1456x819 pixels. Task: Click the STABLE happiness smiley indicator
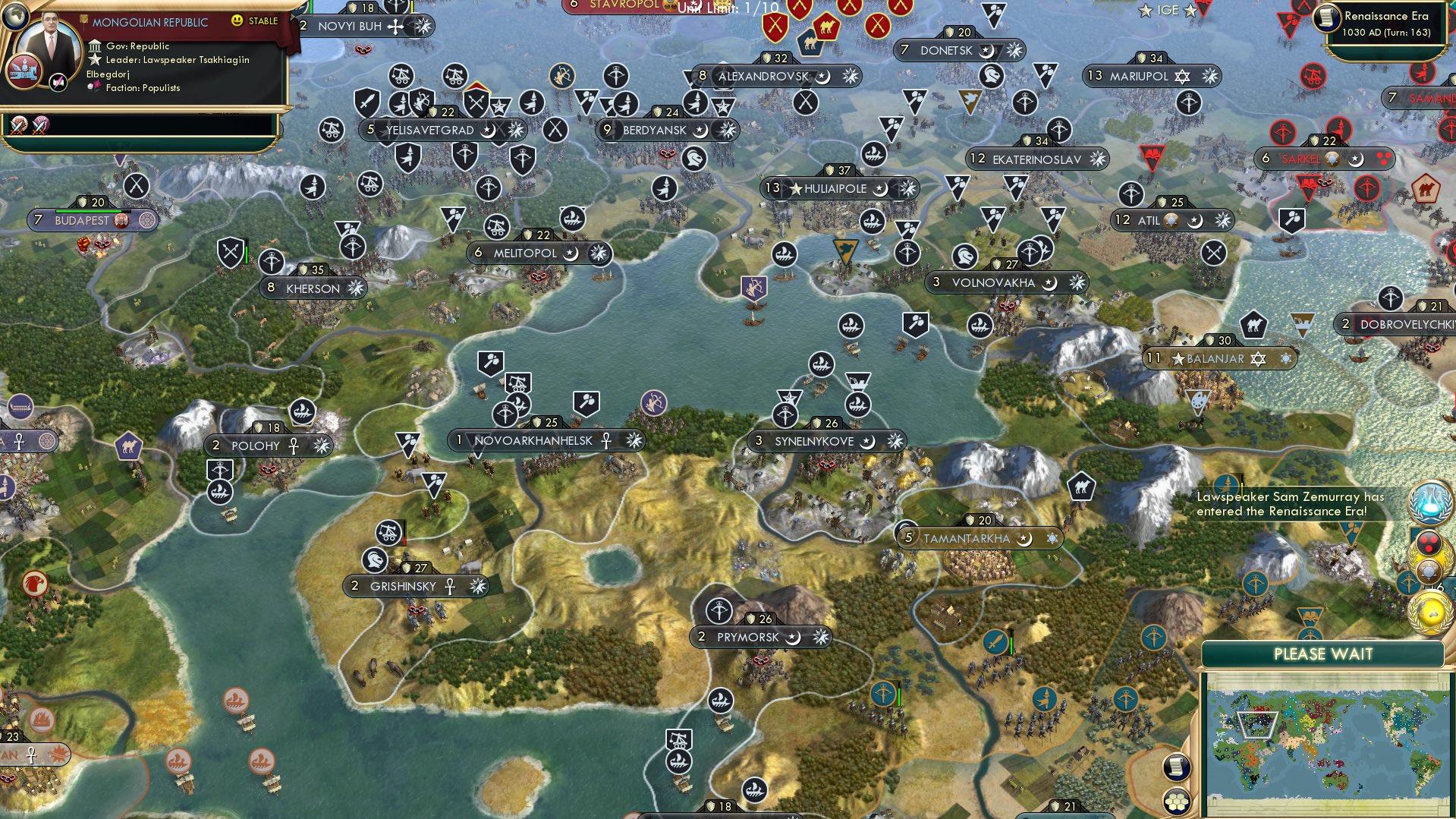point(238,20)
